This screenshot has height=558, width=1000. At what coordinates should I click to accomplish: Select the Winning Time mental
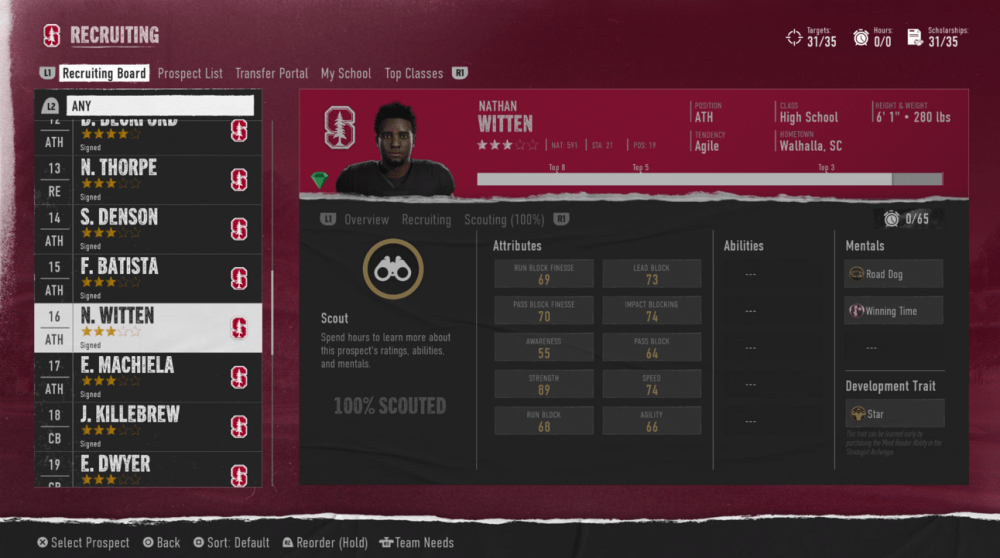click(893, 310)
